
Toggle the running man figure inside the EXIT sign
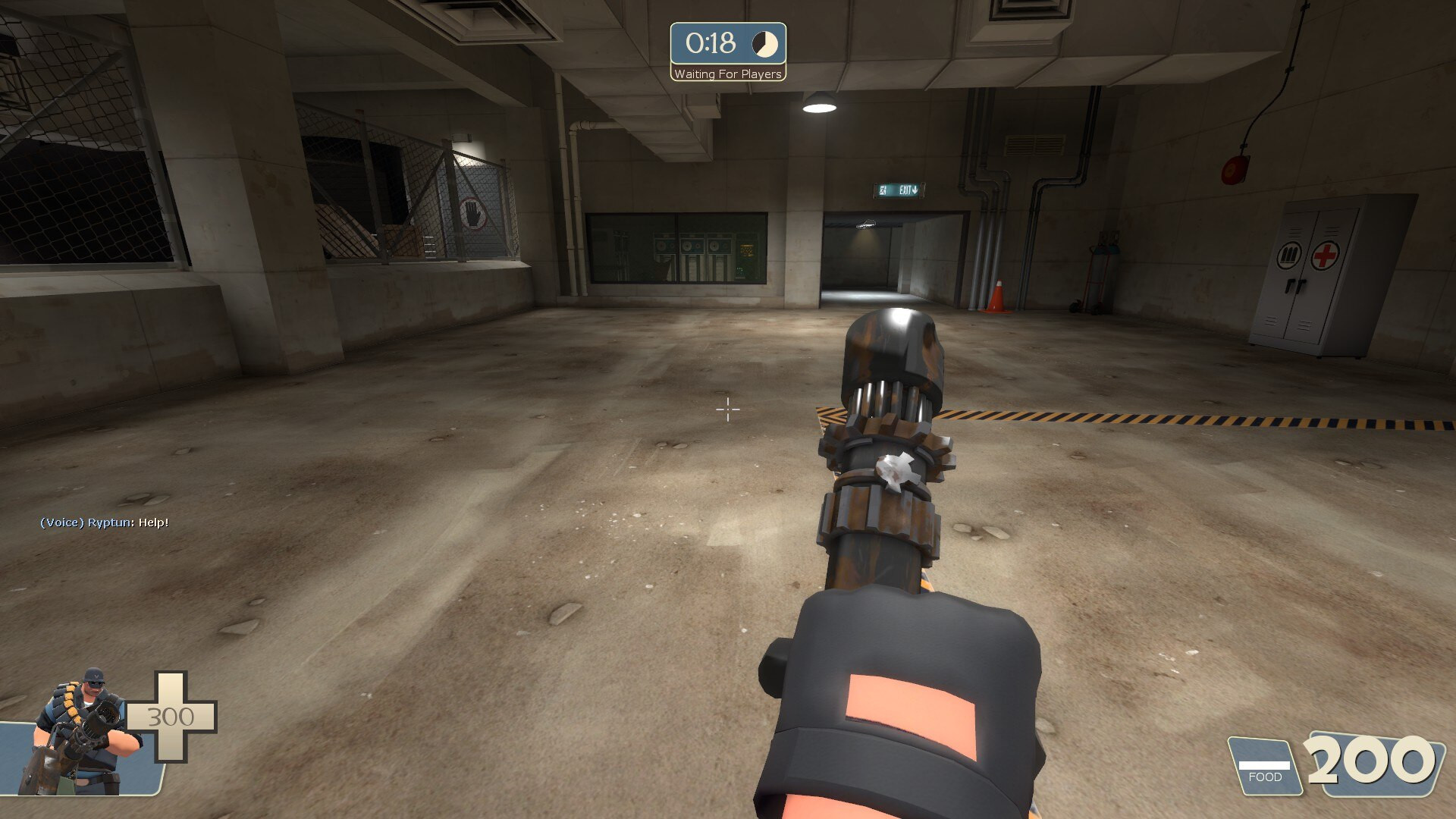883,190
